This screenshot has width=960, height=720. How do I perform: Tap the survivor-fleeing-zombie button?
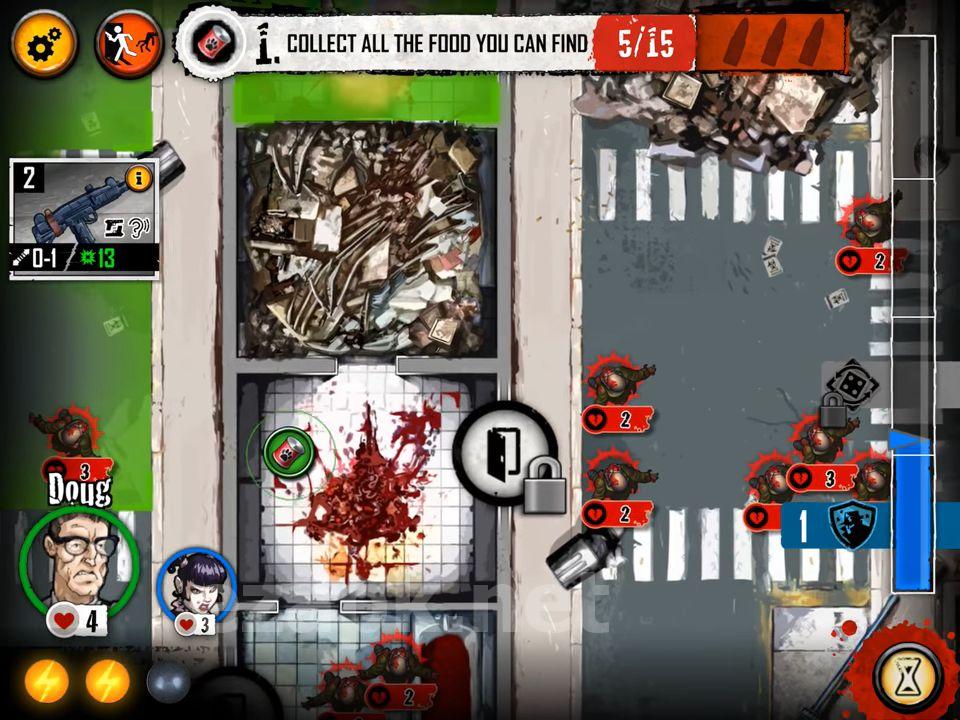(128, 45)
